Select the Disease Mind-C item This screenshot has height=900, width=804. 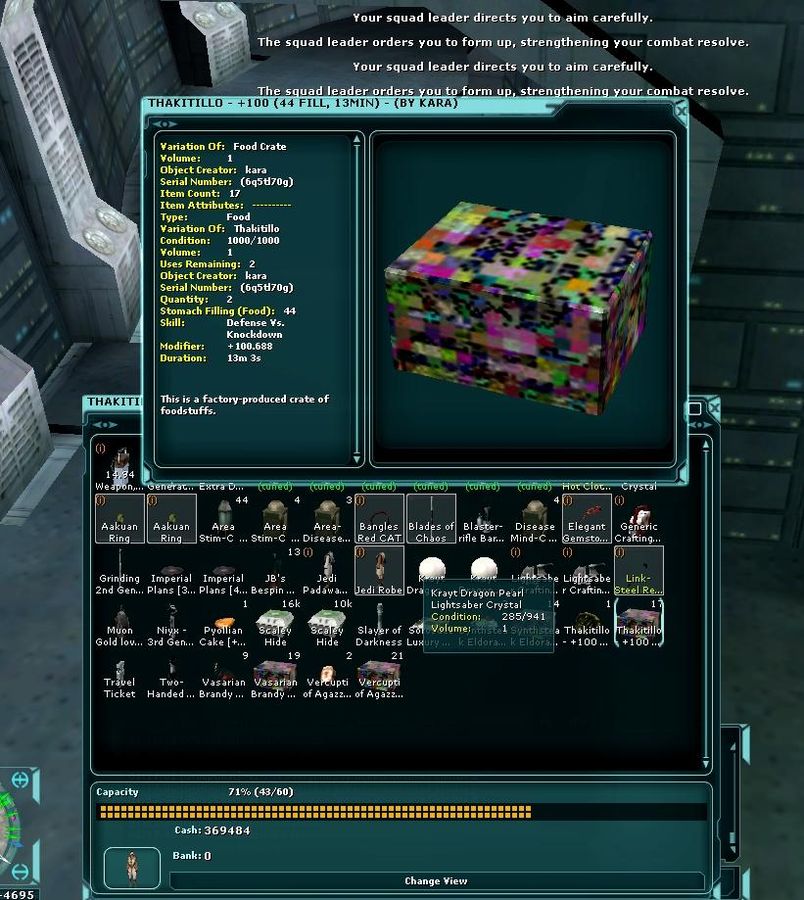point(535,519)
